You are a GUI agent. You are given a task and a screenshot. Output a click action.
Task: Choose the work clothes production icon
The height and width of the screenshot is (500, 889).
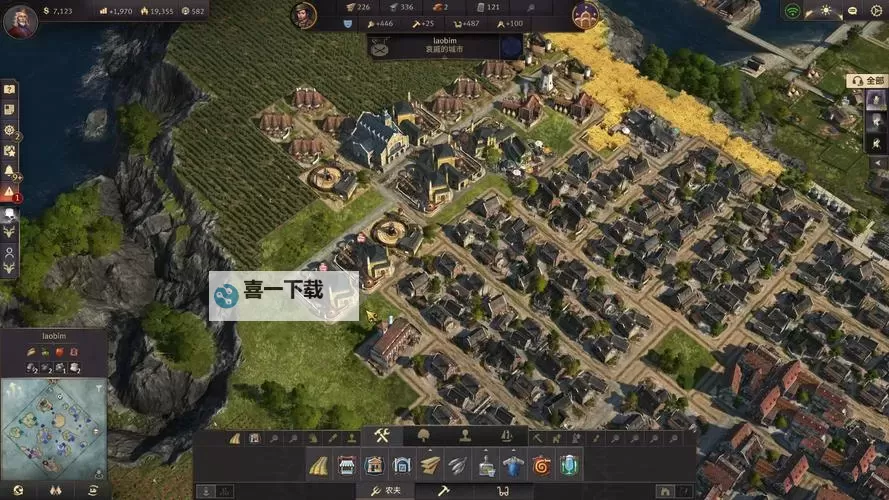[x=514, y=465]
